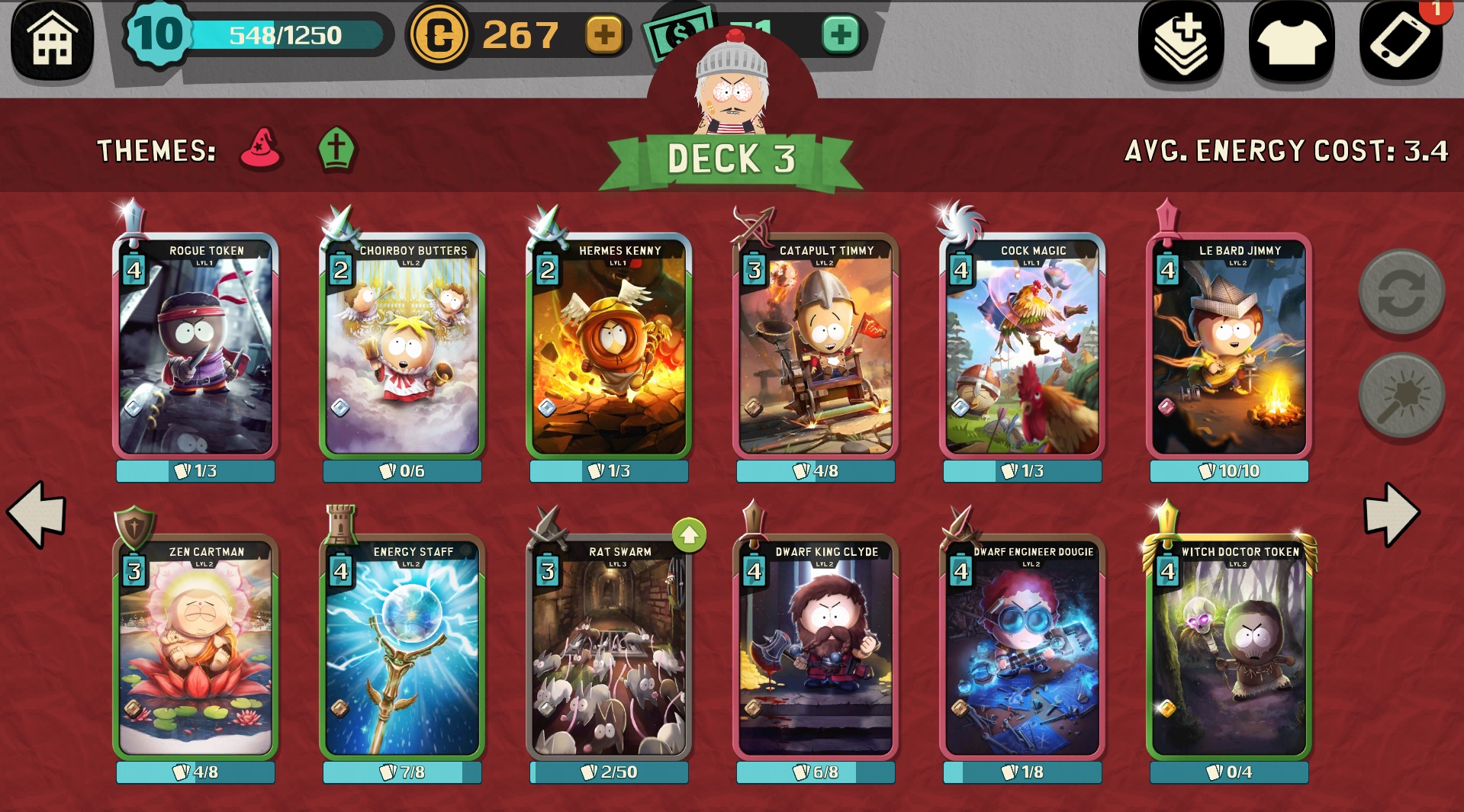Tap the Rat Swarm upgrade arrow
The height and width of the screenshot is (812, 1464).
(x=689, y=535)
